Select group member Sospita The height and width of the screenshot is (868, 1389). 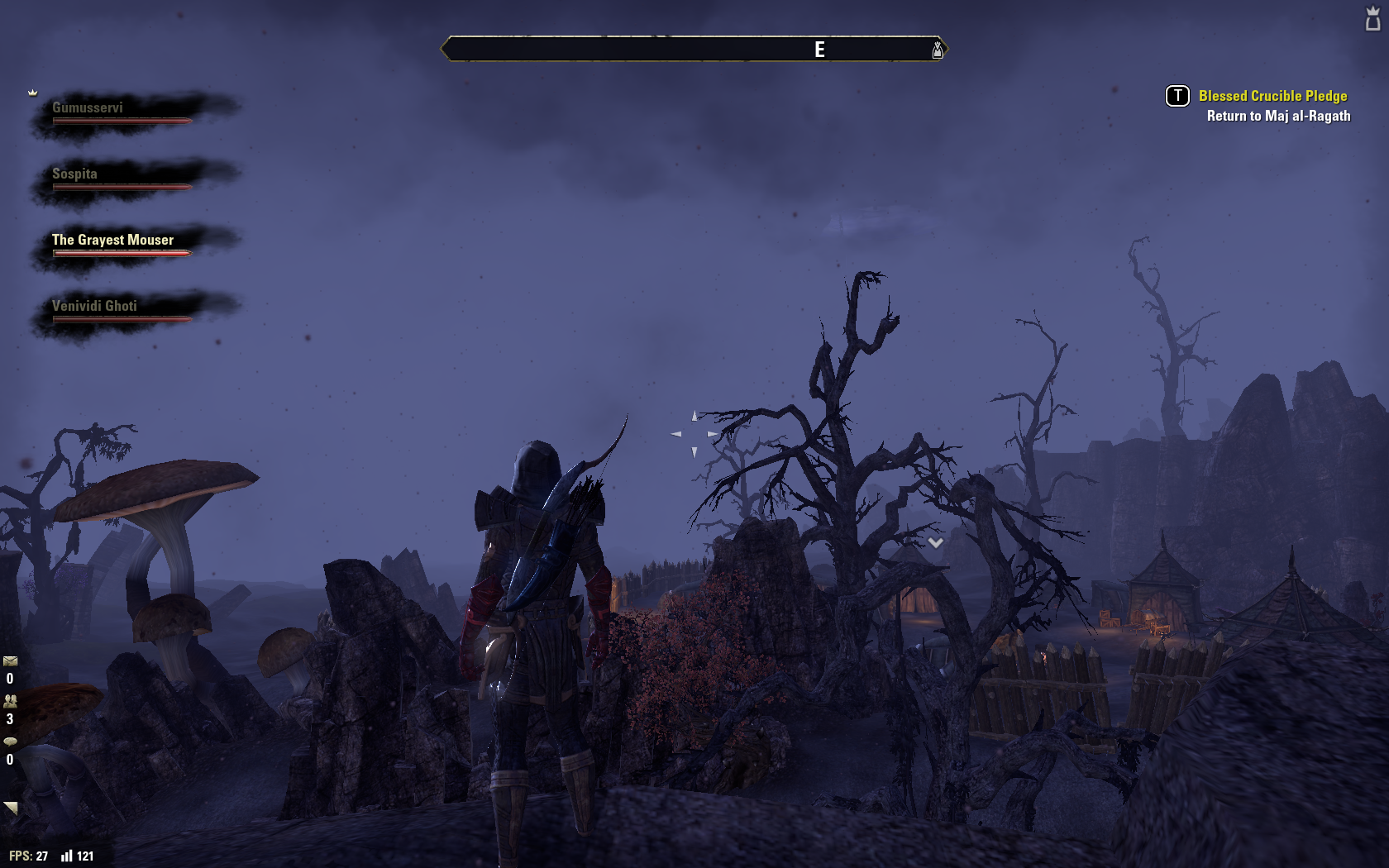(x=74, y=174)
